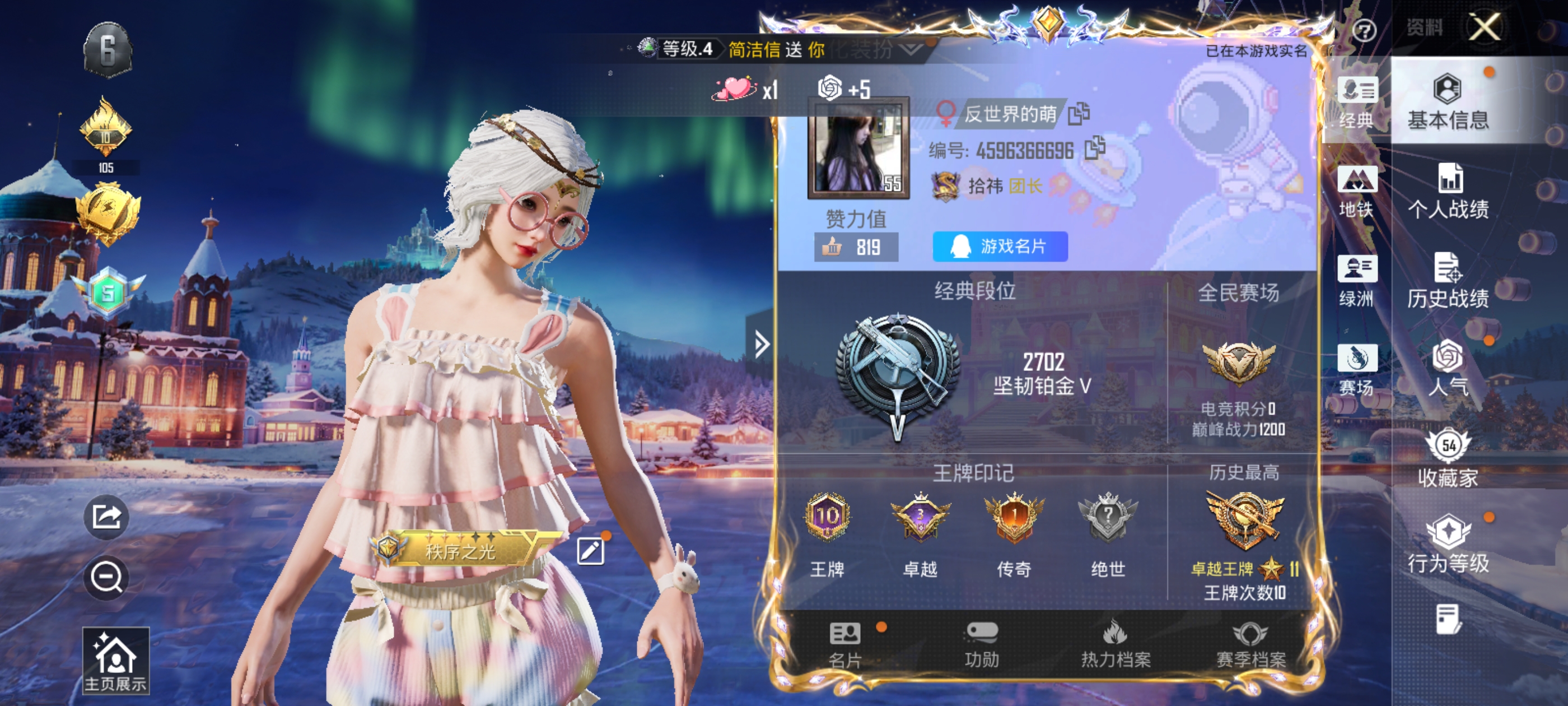Screen dimensions: 1568x706
Task: Switch to the 地铁 mode category
Action: click(1356, 191)
